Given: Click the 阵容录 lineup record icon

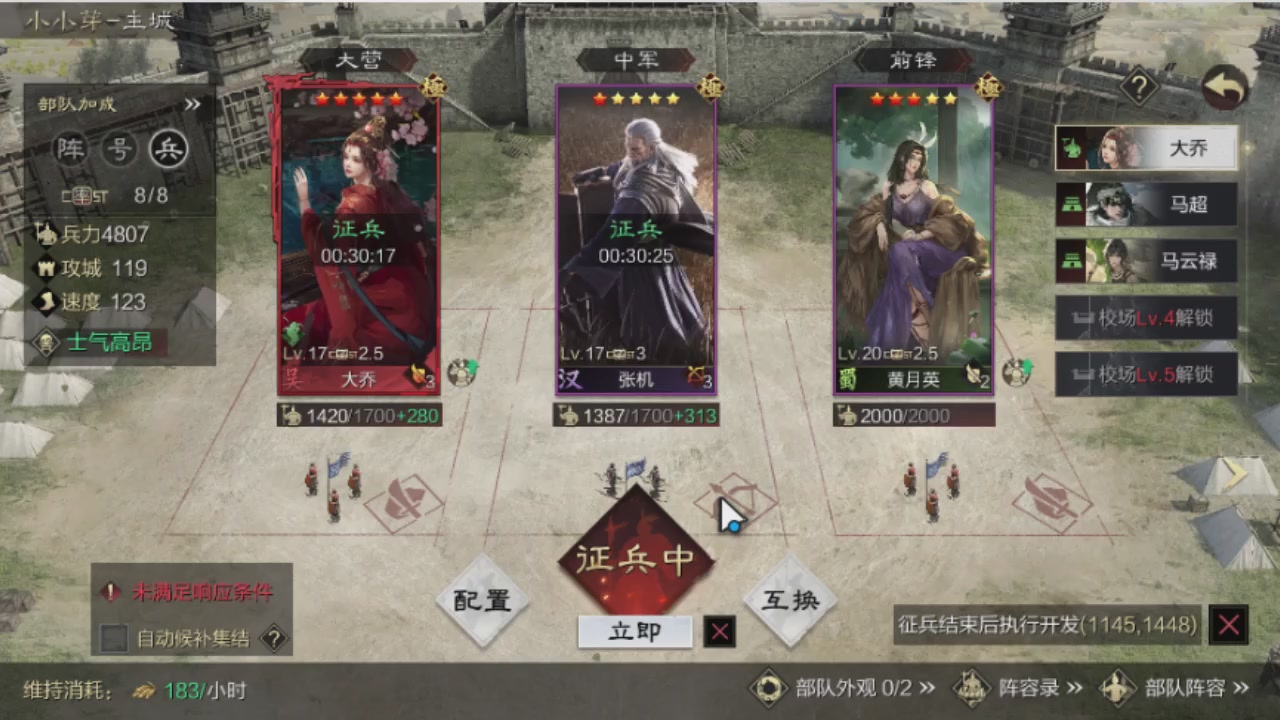Looking at the screenshot, I should pyautogui.click(x=971, y=690).
